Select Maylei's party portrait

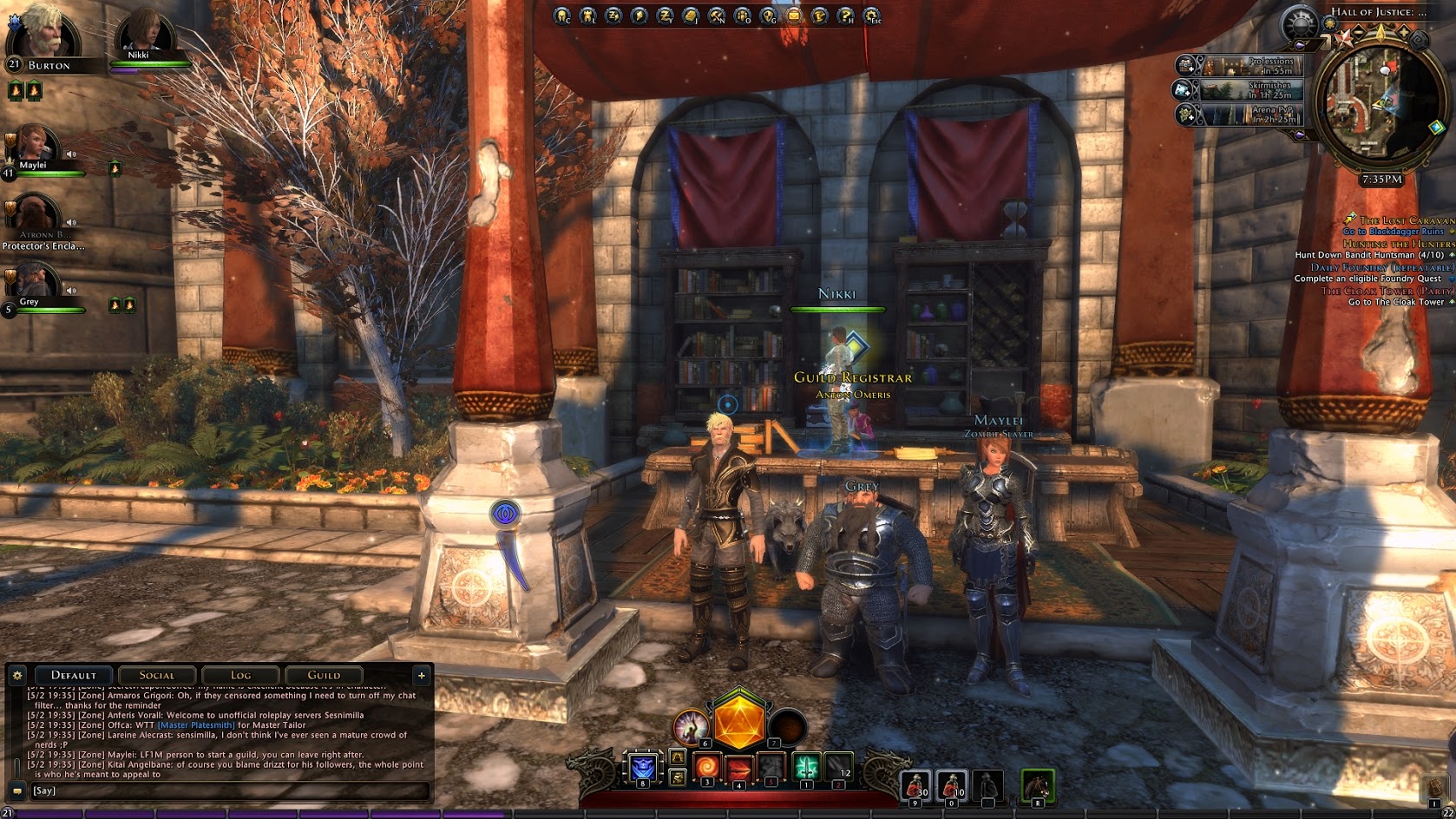[x=33, y=146]
